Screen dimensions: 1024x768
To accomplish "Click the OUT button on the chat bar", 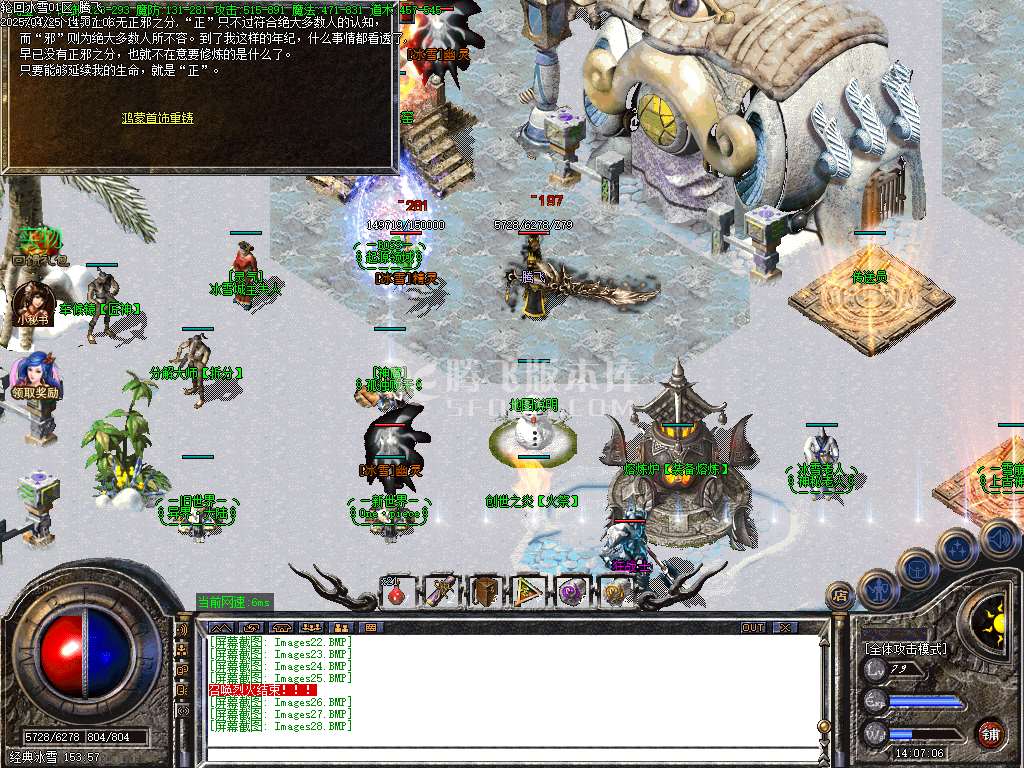I will tap(753, 627).
